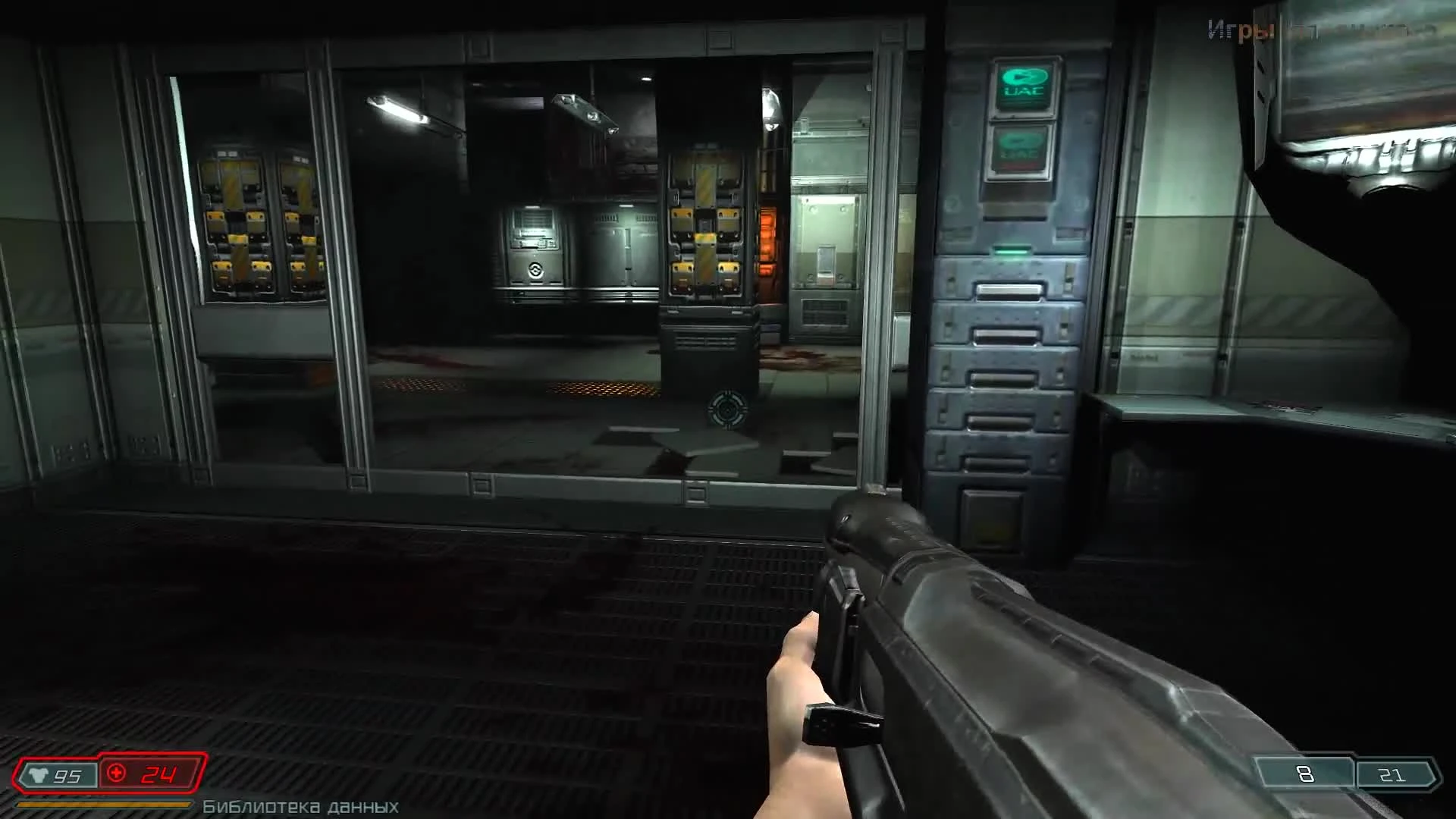Click the glowing green status light on the panel
Screen dimensions: 1456x819
pos(1011,253)
